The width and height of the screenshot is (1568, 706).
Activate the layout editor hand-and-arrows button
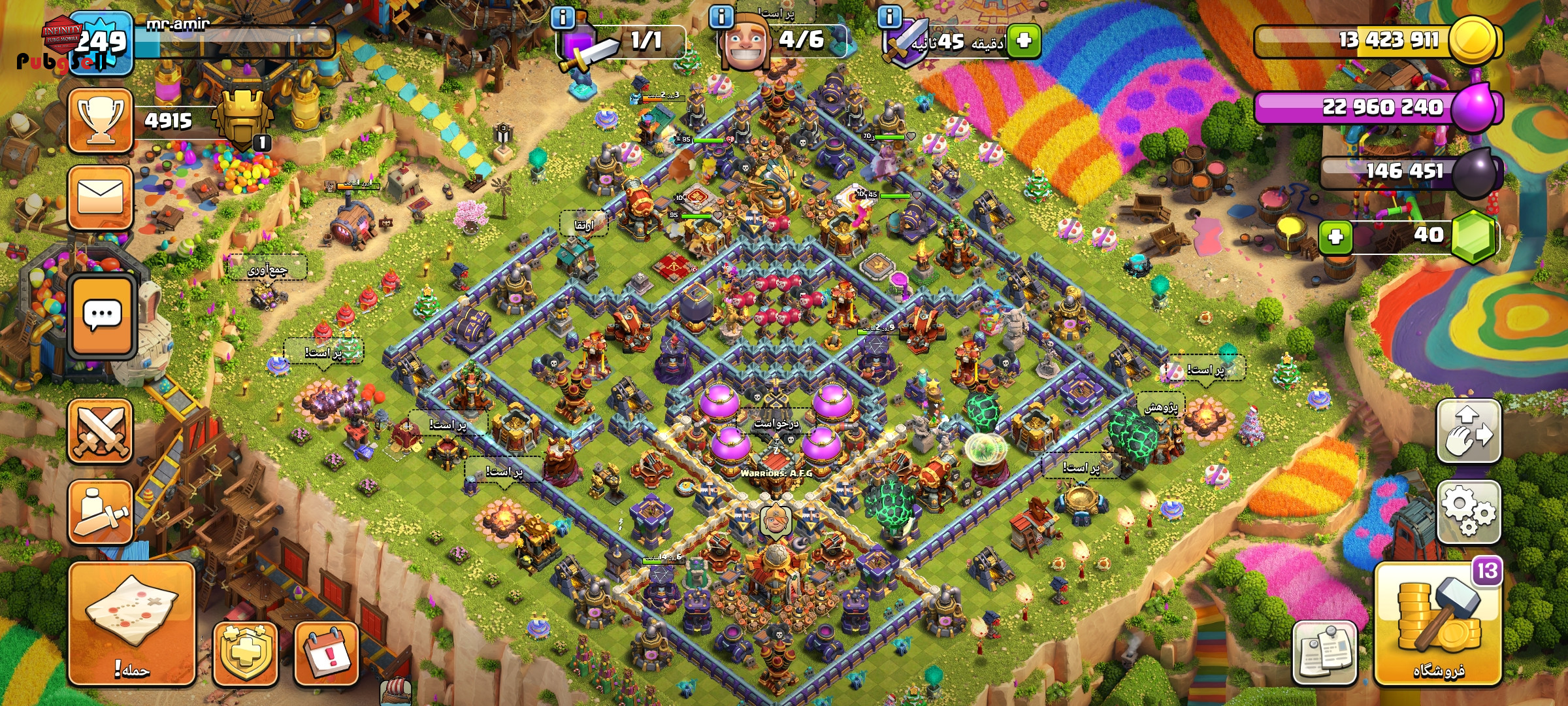1468,431
